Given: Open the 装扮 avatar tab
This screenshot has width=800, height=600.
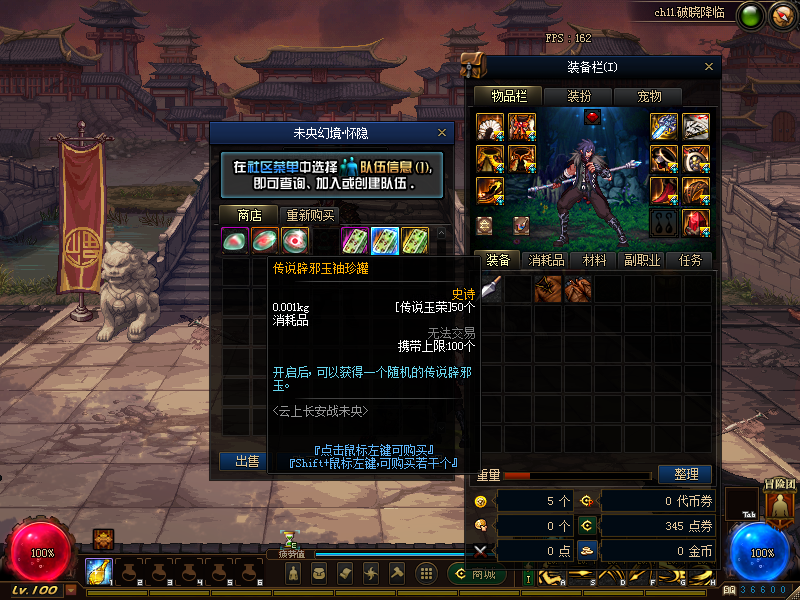Looking at the screenshot, I should coord(579,96).
